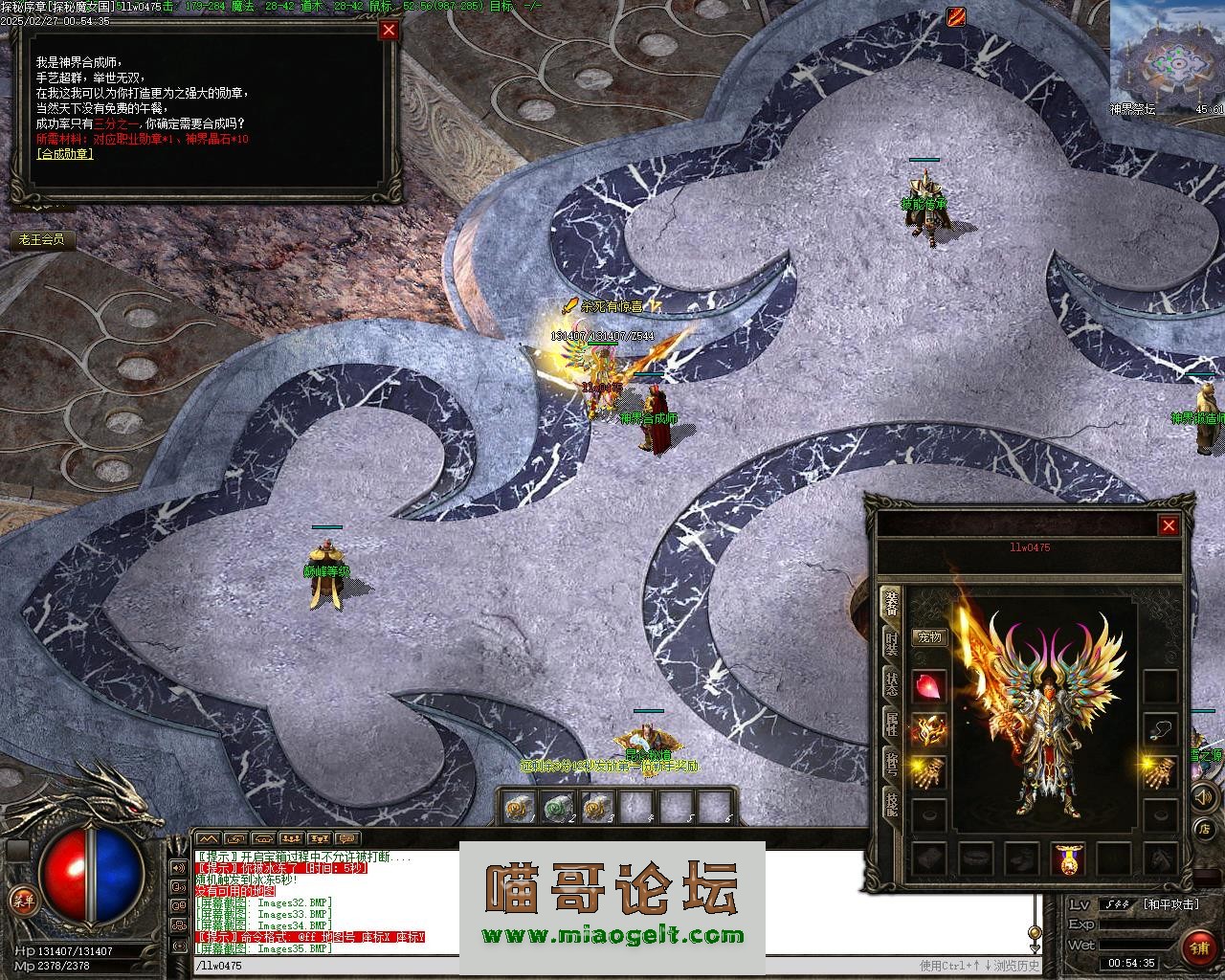The width and height of the screenshot is (1225, 980).
Task: Open the round 店 shop button
Action: (1206, 829)
